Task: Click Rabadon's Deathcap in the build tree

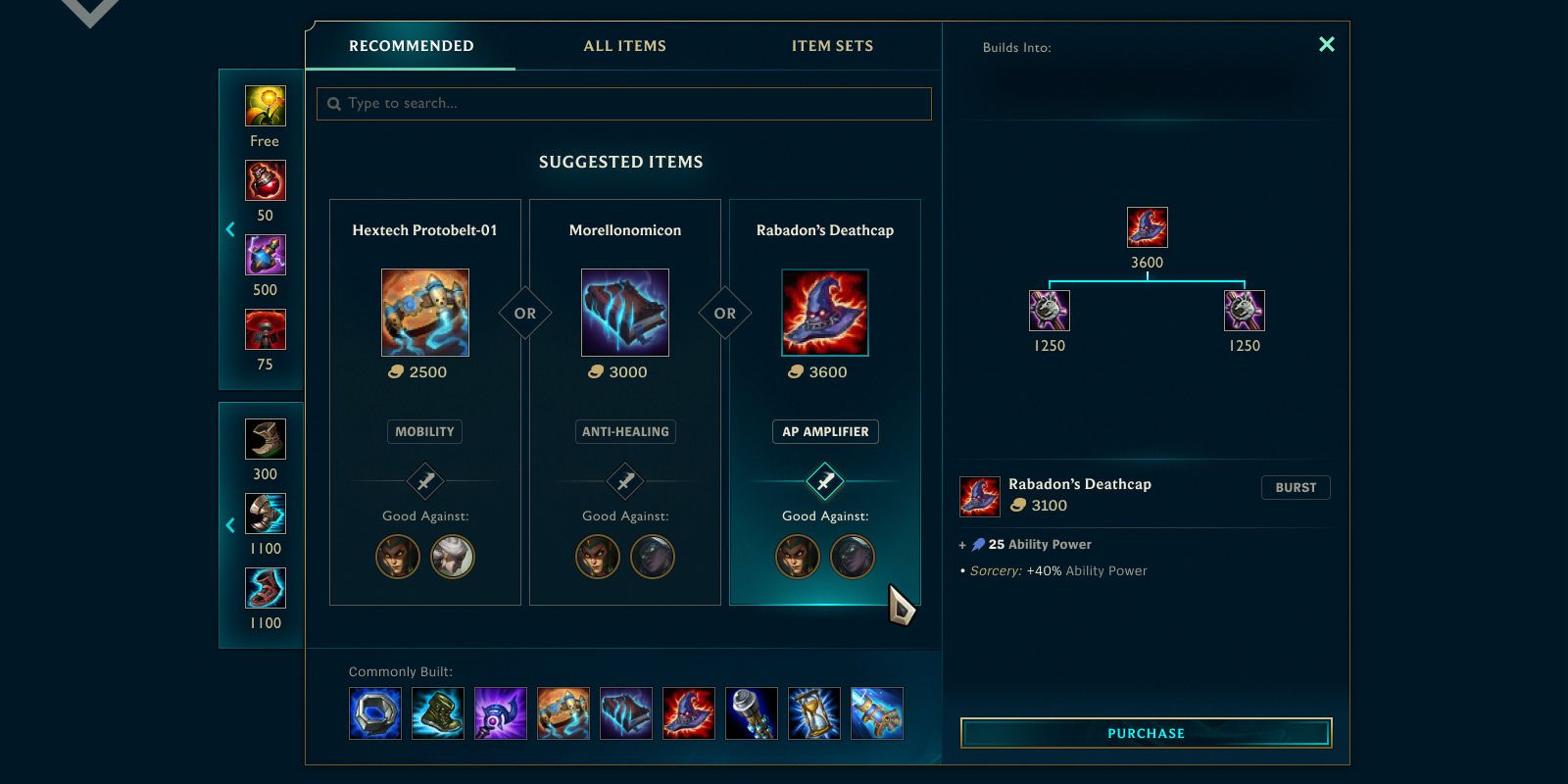Action: click(x=1146, y=226)
